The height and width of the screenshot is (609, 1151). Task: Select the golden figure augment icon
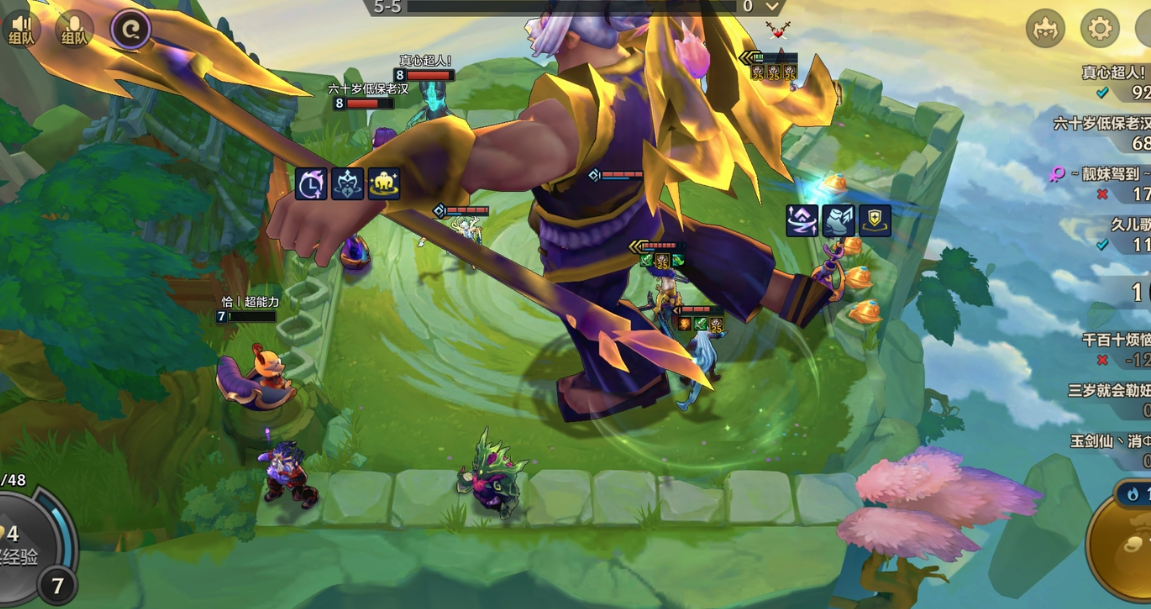tap(383, 184)
